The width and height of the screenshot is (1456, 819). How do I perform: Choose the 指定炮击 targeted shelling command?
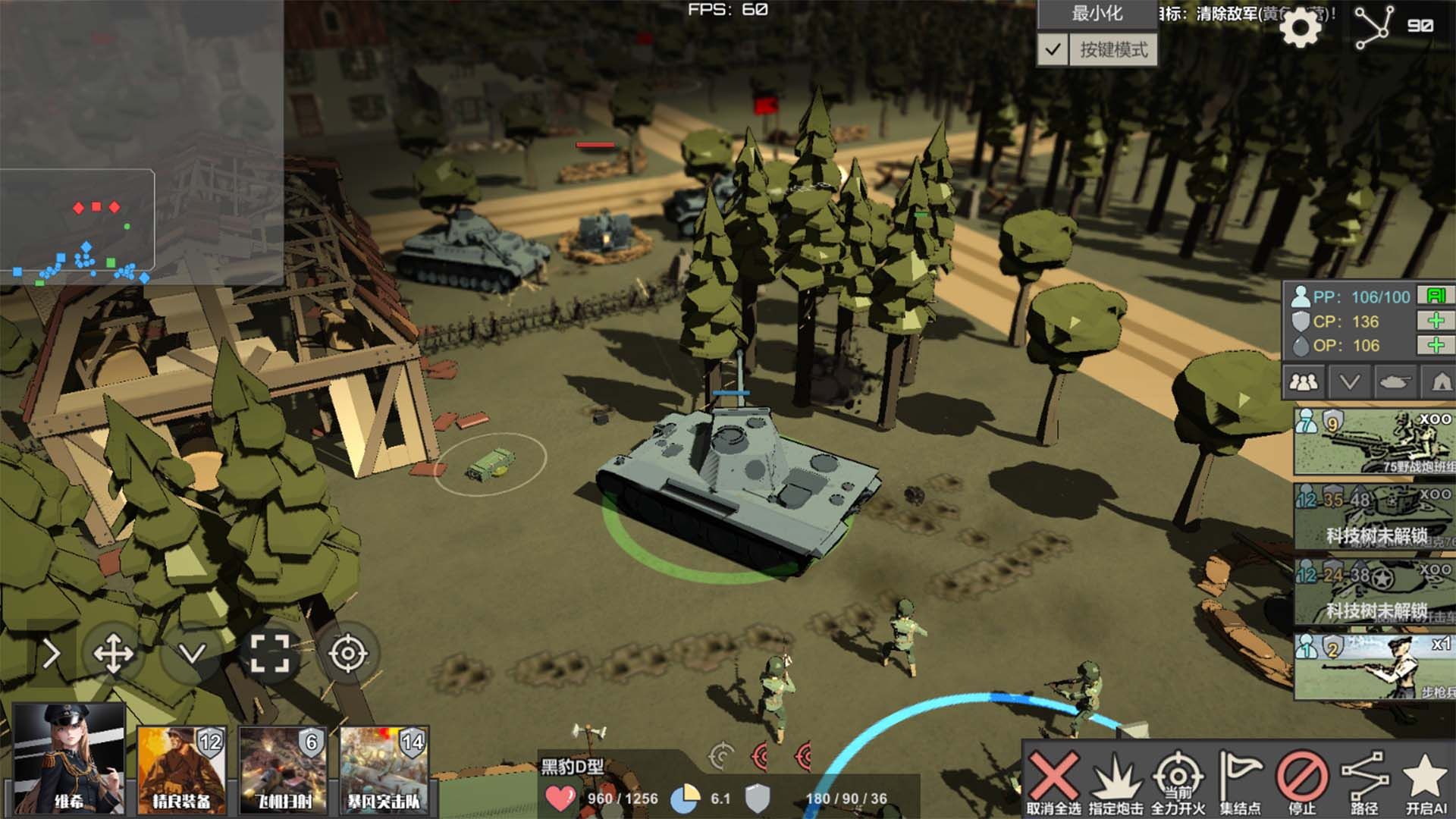(x=1116, y=783)
